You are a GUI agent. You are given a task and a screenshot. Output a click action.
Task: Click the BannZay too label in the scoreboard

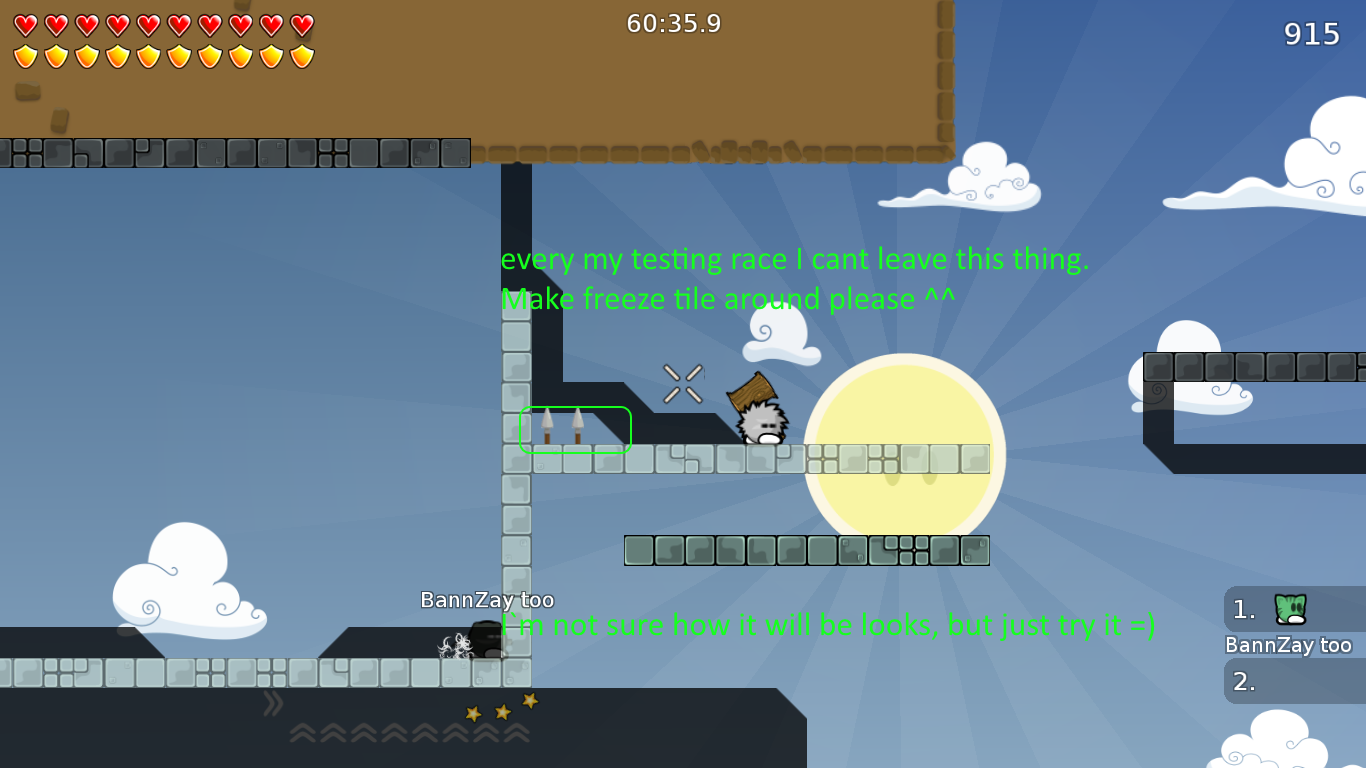click(x=1288, y=645)
